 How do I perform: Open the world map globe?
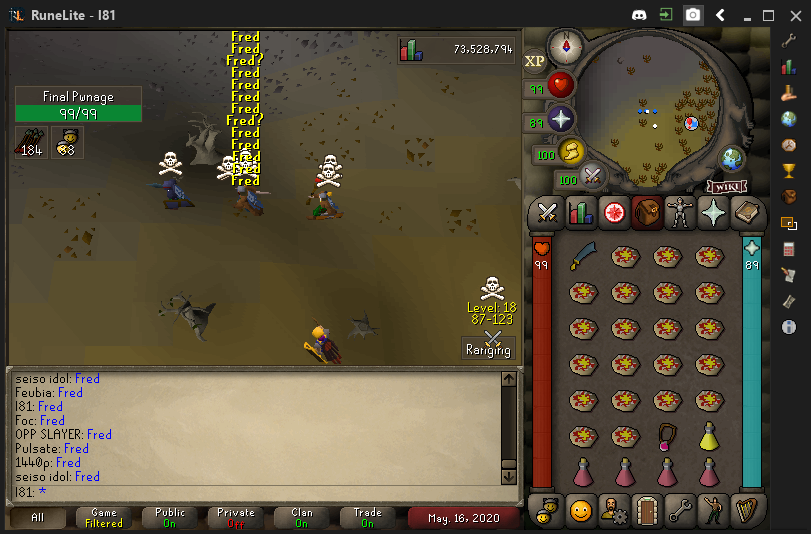[x=733, y=158]
